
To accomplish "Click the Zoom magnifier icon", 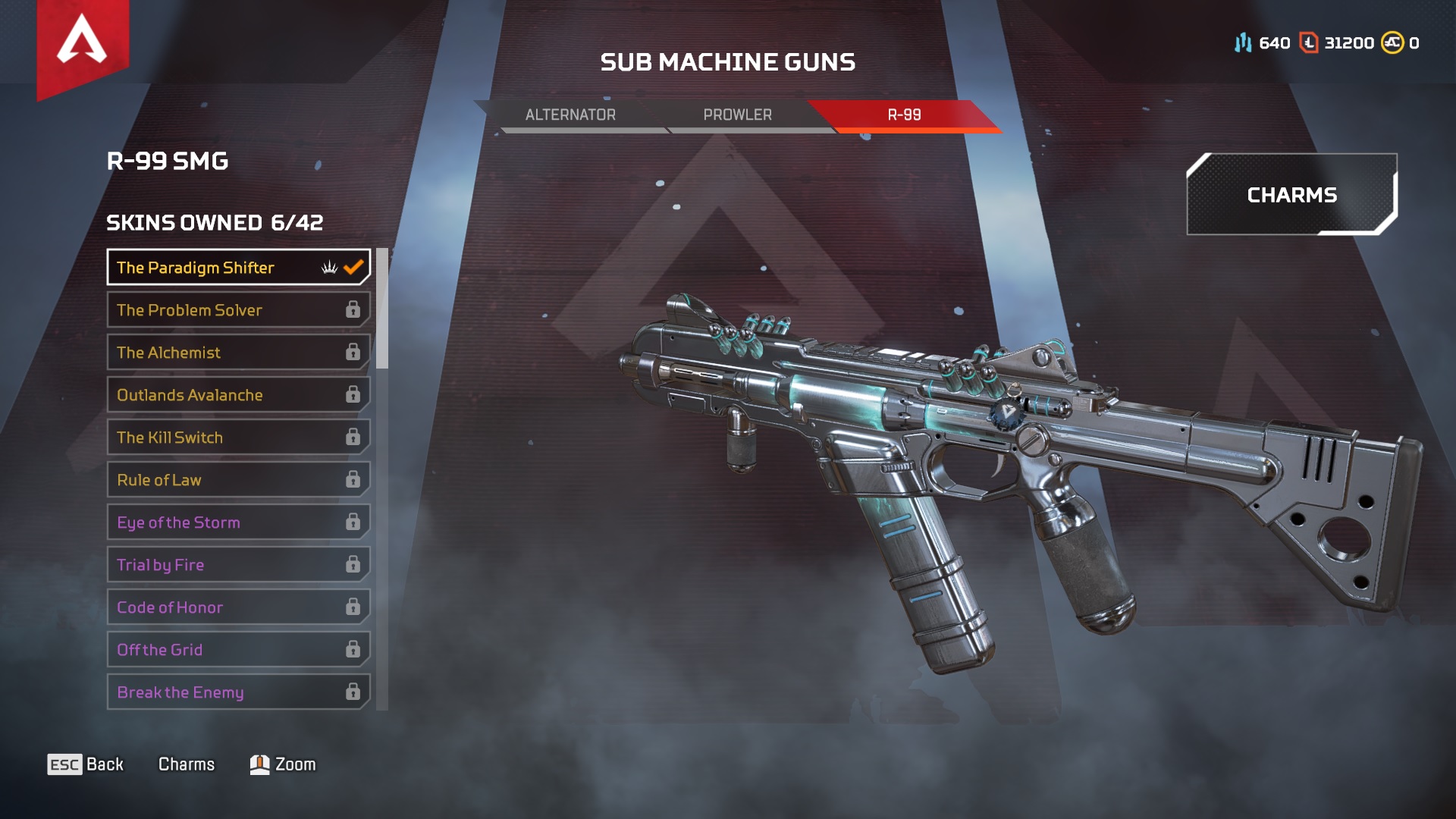I will [x=259, y=764].
